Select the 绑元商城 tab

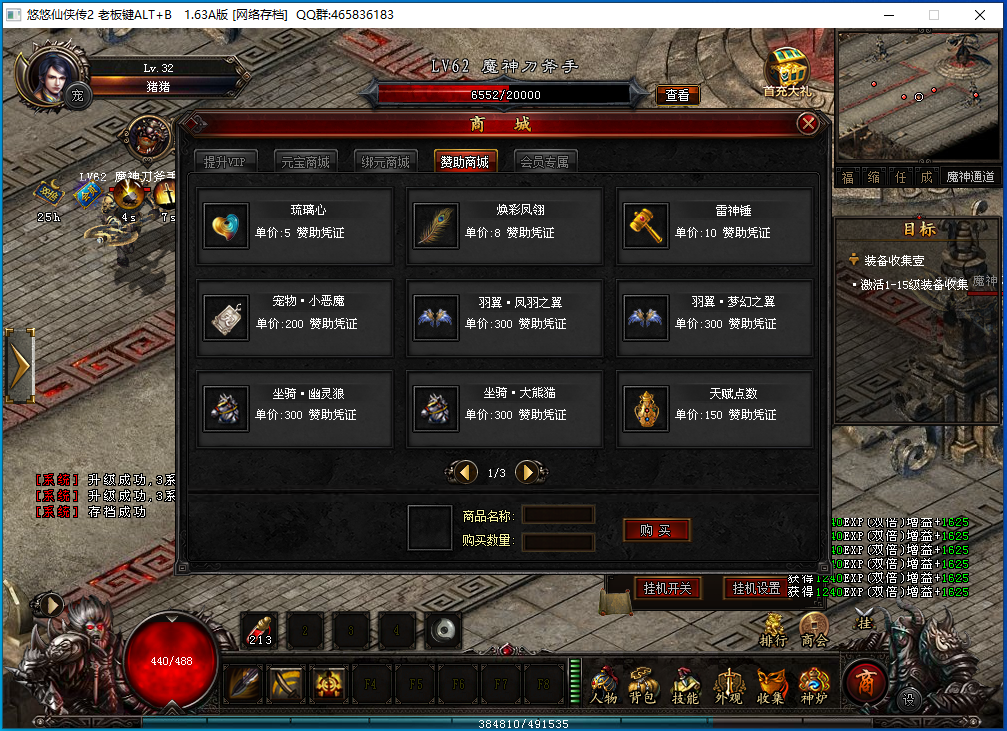[385, 162]
